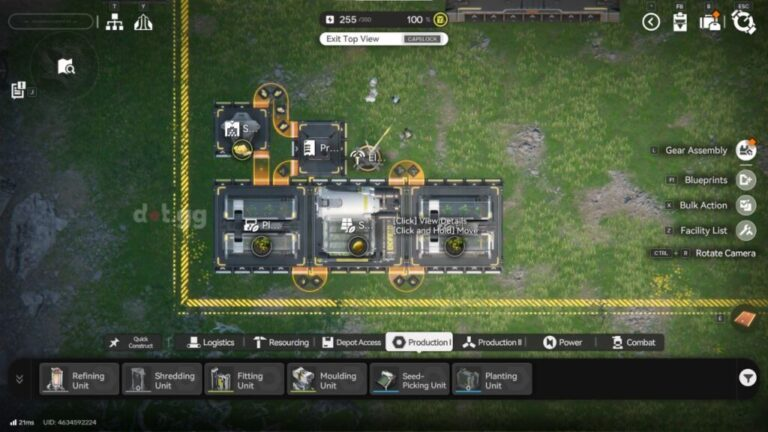Switch to the Depot Access tab

[x=351, y=342]
